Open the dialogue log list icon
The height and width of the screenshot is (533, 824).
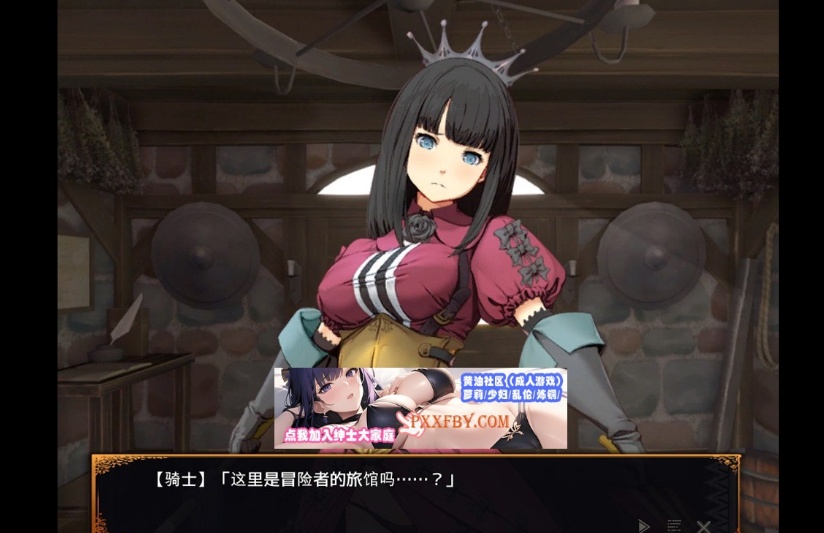[674, 525]
